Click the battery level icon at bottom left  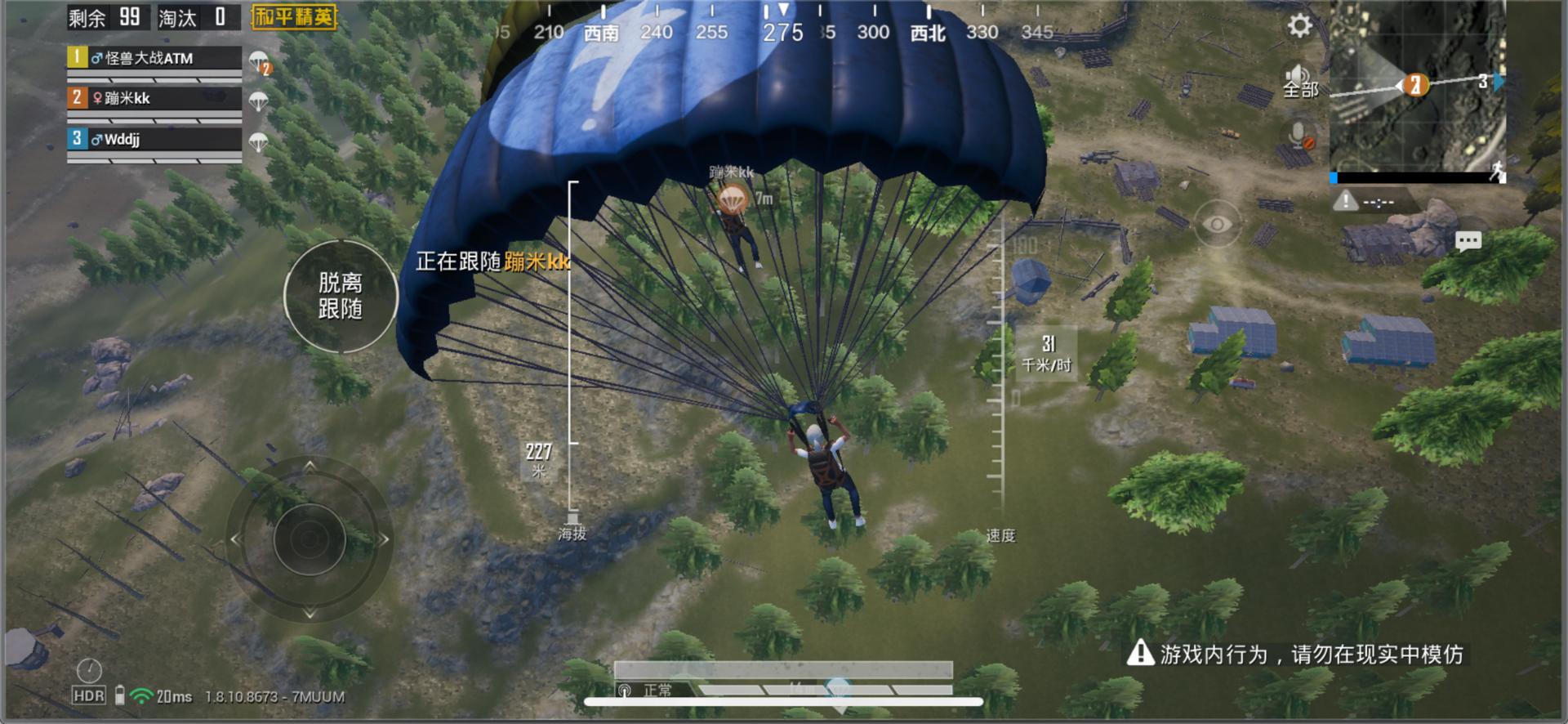(x=119, y=696)
